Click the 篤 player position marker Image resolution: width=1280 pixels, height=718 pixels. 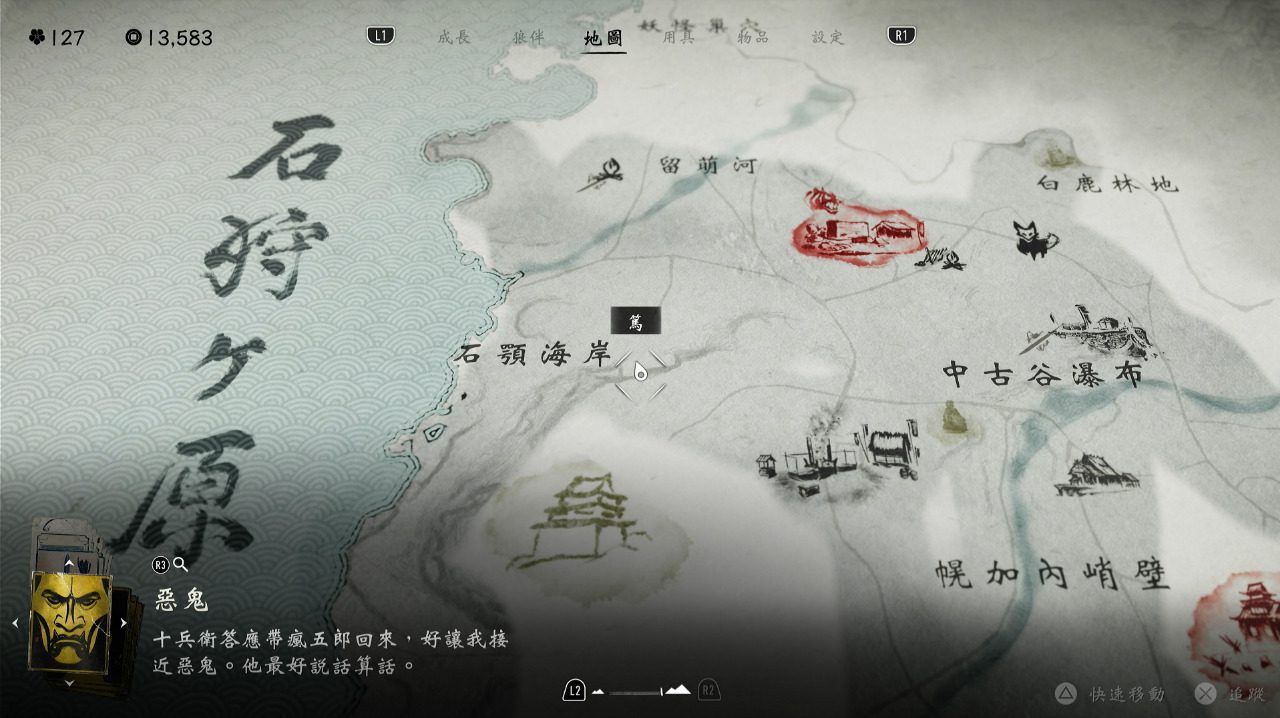pyautogui.click(x=640, y=372)
